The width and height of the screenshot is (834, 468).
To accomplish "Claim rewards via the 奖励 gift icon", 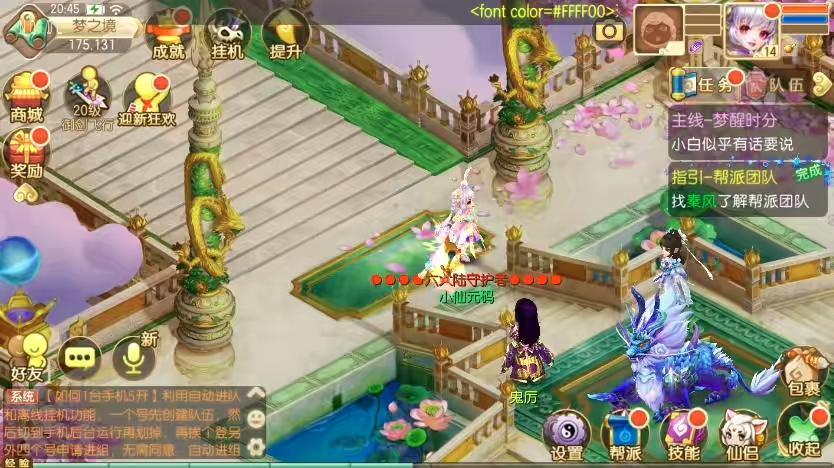I will (x=25, y=153).
